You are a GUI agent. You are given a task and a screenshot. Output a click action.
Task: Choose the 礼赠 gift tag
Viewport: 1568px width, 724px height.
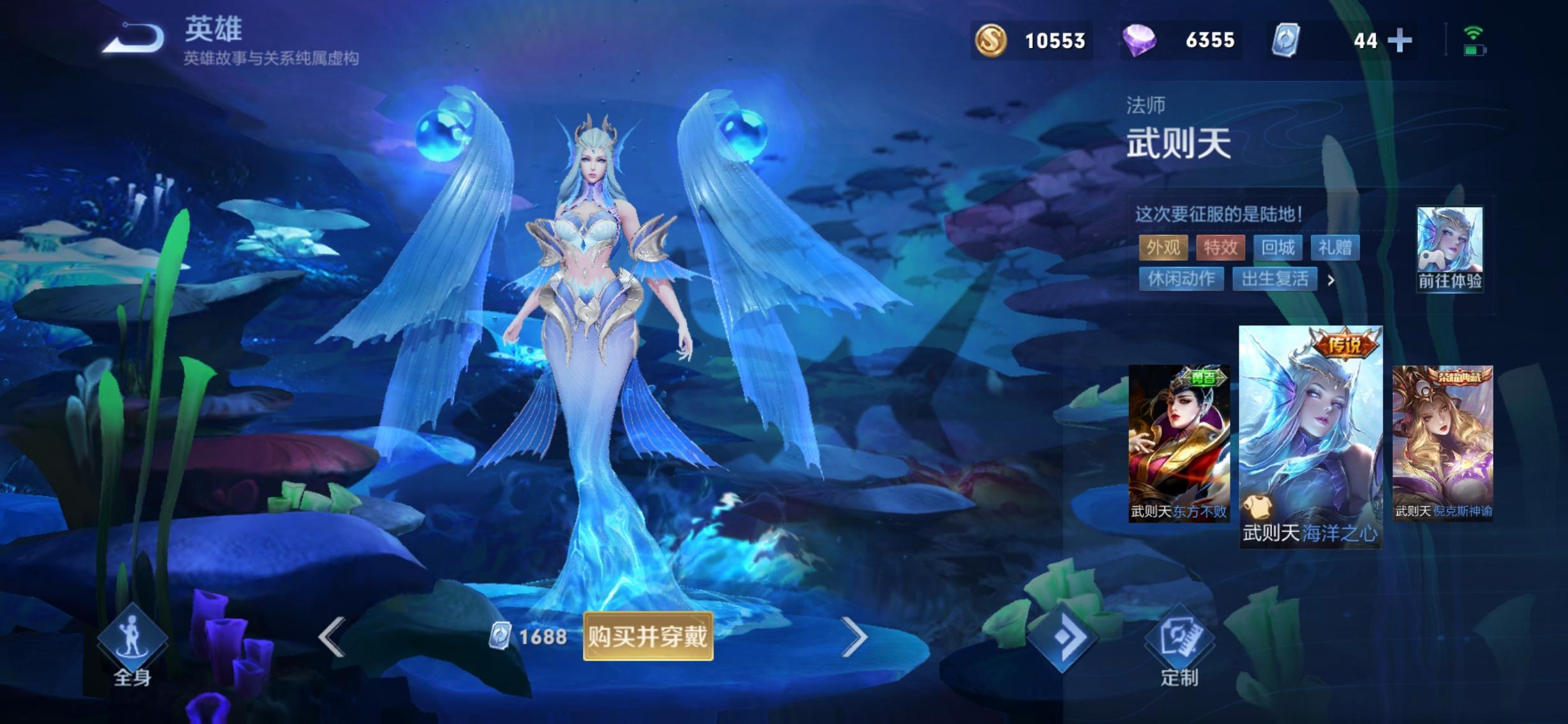tap(1335, 247)
